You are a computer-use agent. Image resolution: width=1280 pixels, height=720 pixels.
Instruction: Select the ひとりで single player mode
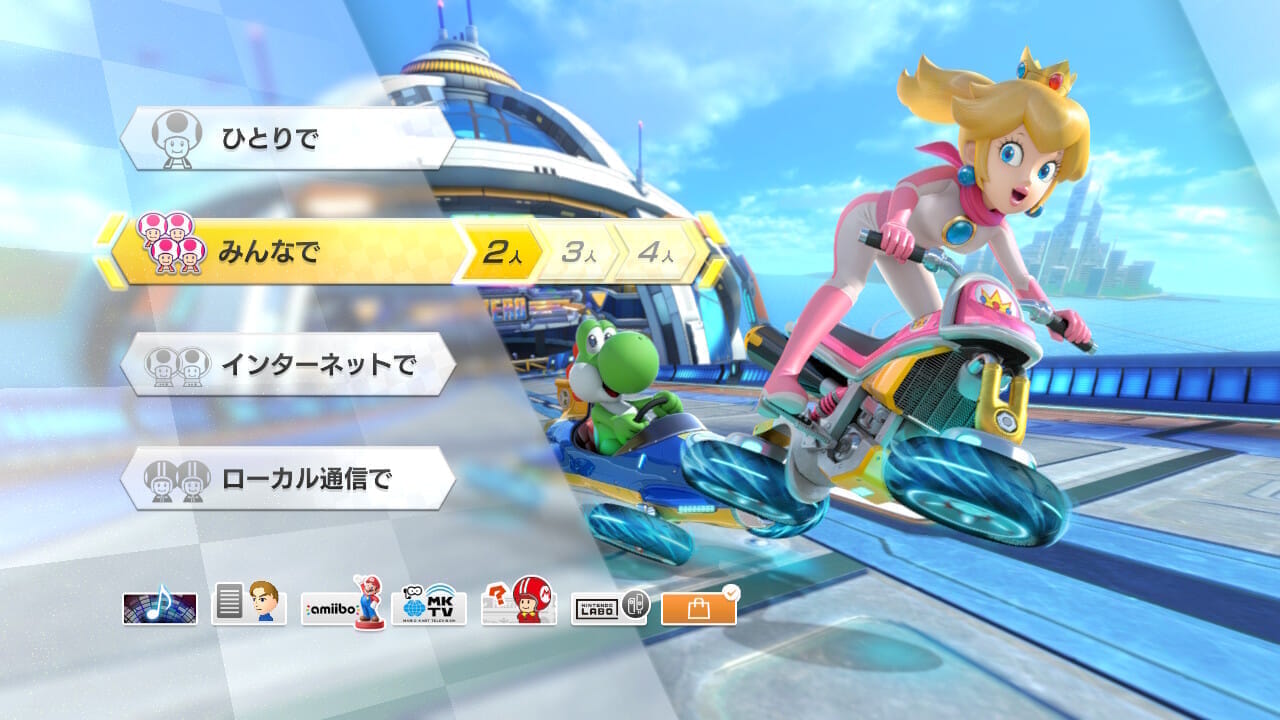point(288,138)
